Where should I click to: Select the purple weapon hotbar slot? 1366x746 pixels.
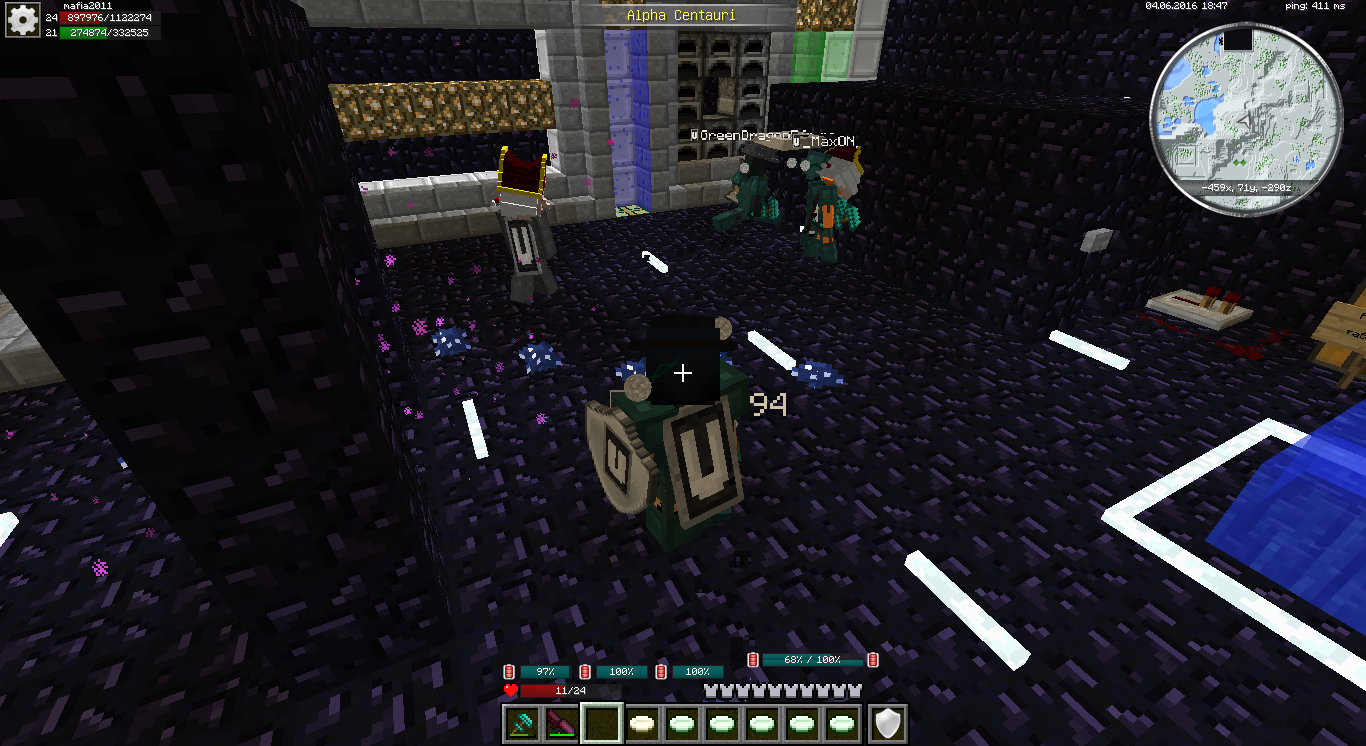tap(562, 722)
